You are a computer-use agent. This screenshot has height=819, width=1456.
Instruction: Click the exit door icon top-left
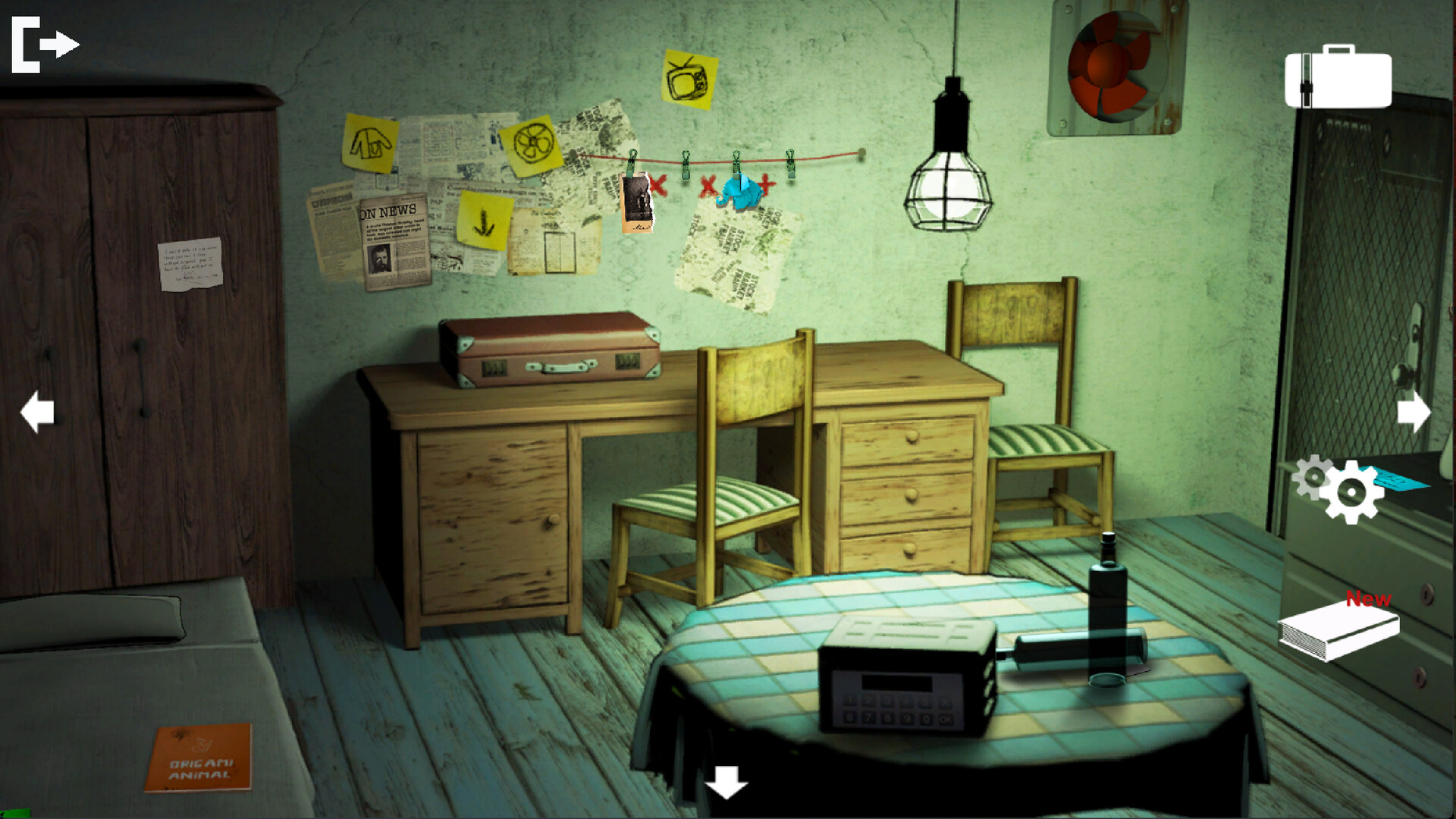42,43
